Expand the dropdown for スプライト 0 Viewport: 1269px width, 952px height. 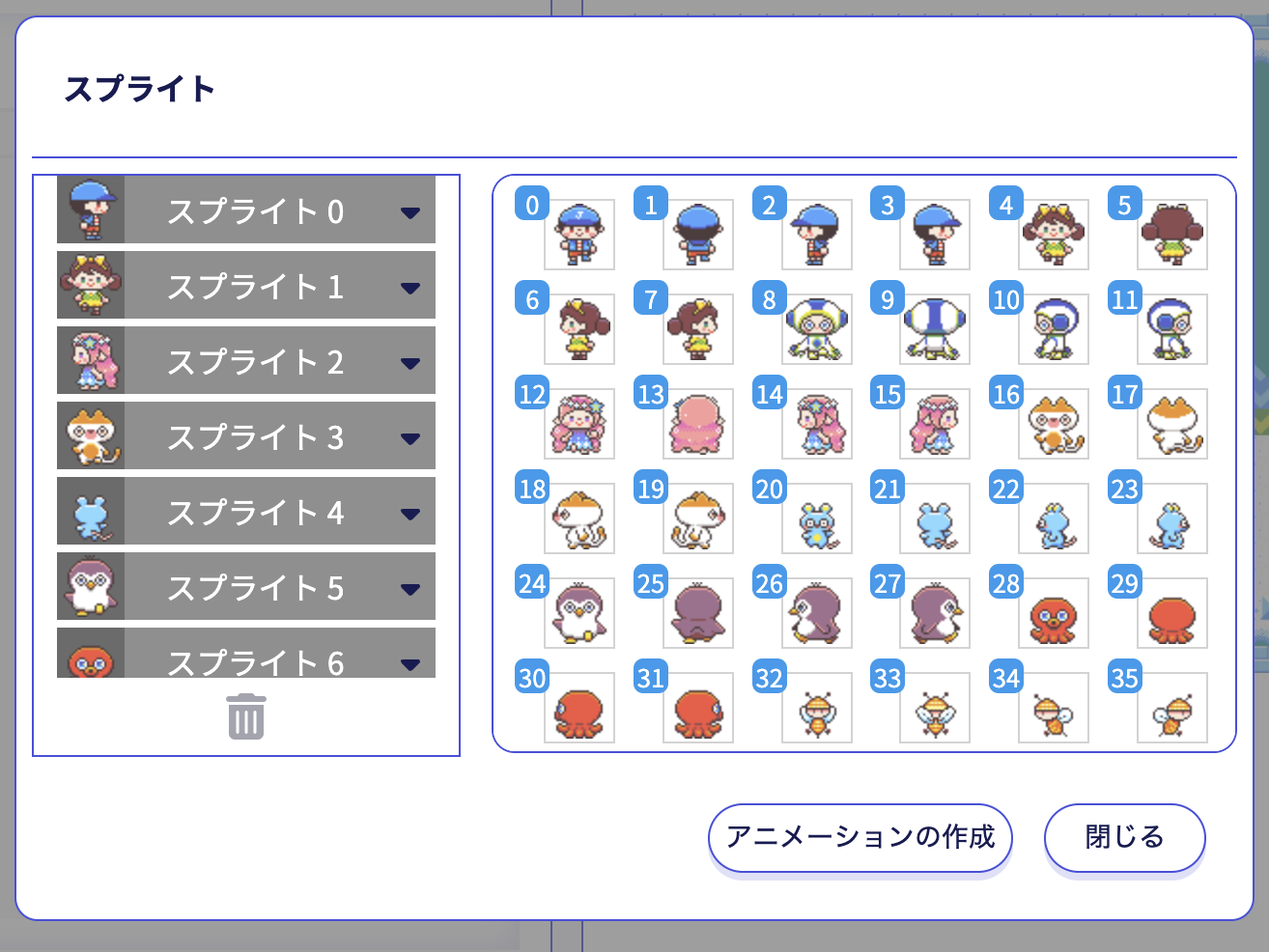coord(409,211)
